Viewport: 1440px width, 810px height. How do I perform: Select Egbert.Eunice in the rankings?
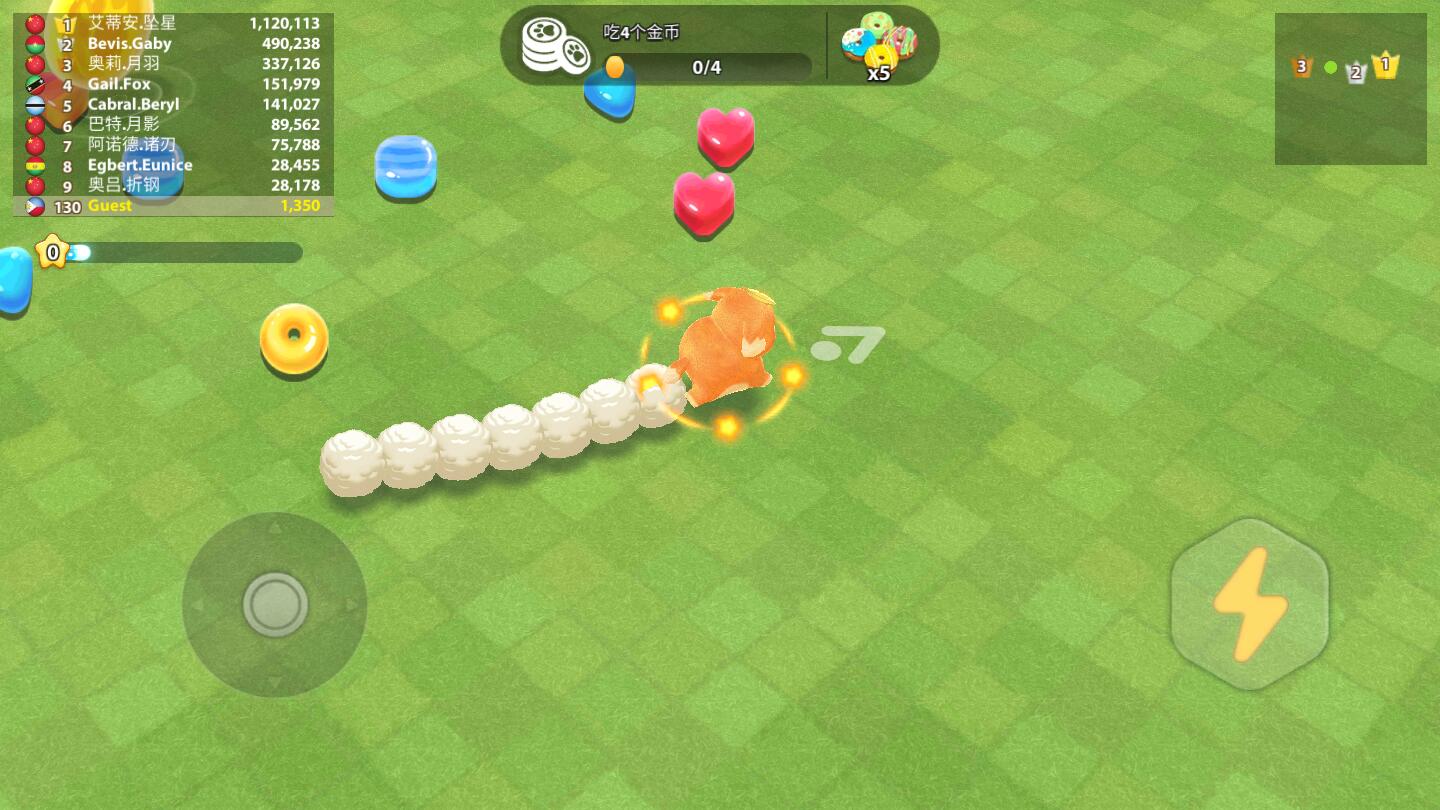click(x=174, y=165)
